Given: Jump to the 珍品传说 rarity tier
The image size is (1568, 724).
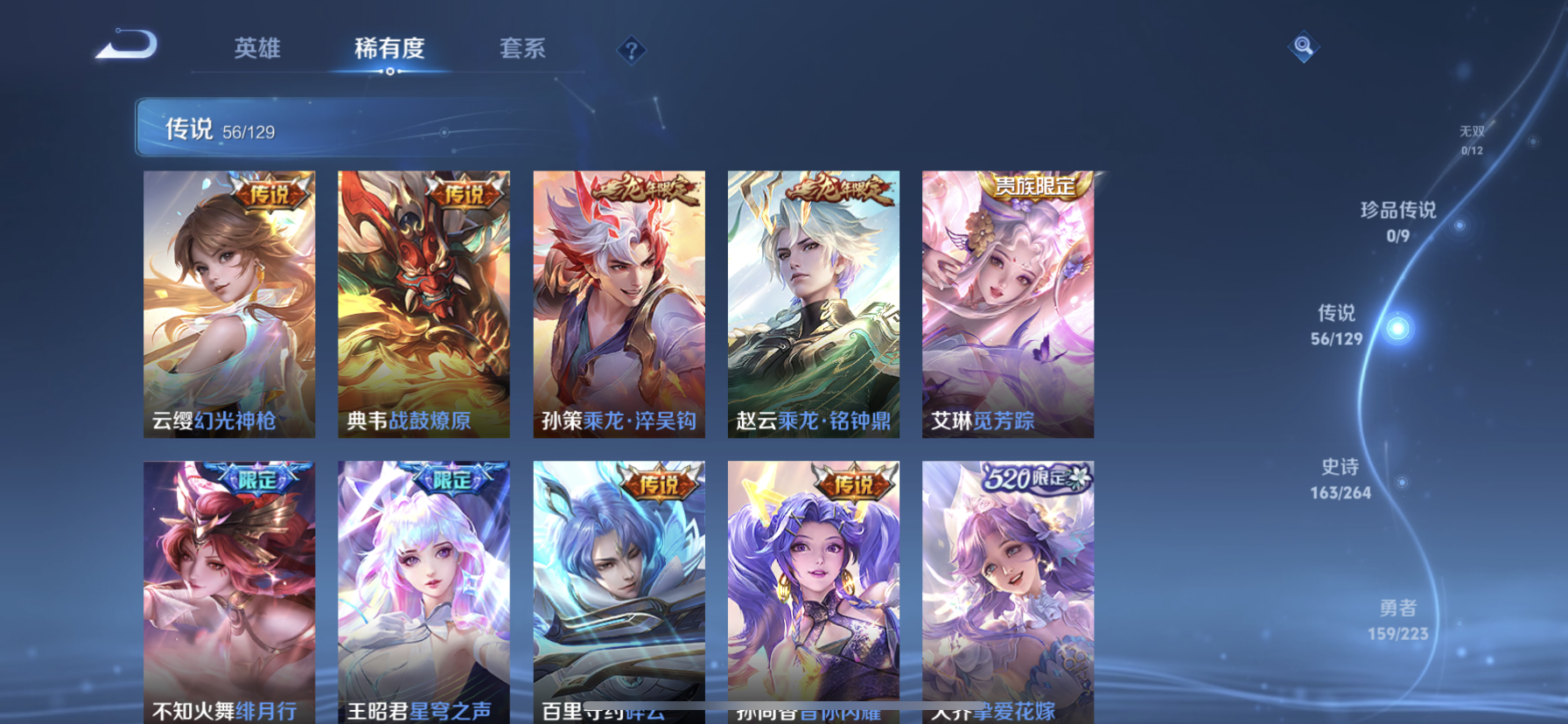Looking at the screenshot, I should [1398, 221].
